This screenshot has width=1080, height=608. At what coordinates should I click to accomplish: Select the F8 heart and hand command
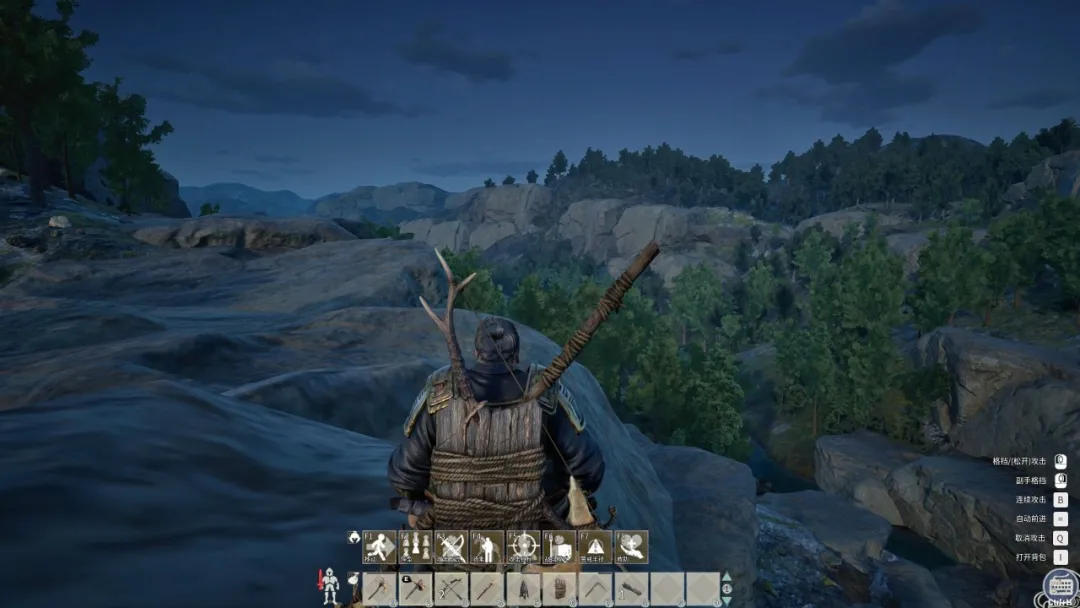click(631, 547)
